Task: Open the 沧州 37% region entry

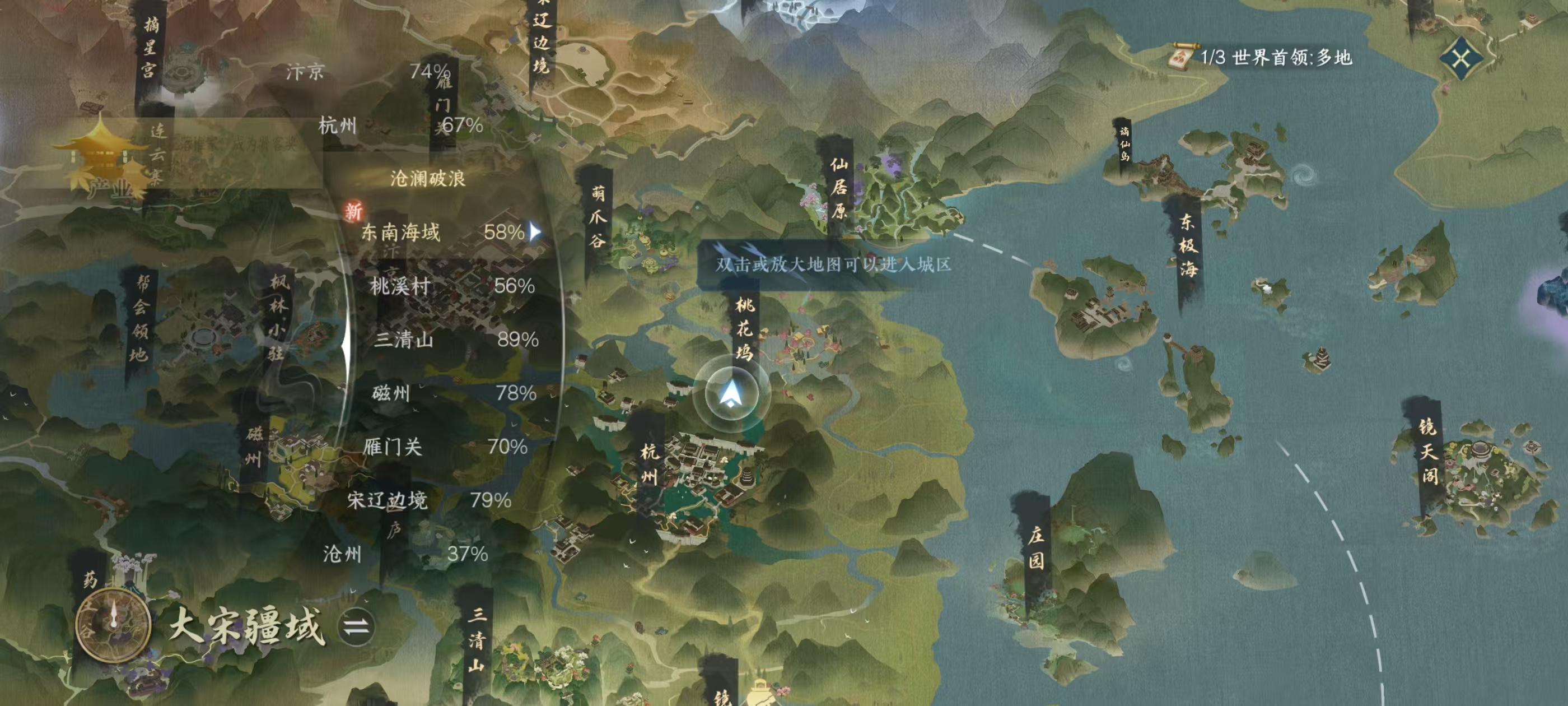Action: coord(405,554)
